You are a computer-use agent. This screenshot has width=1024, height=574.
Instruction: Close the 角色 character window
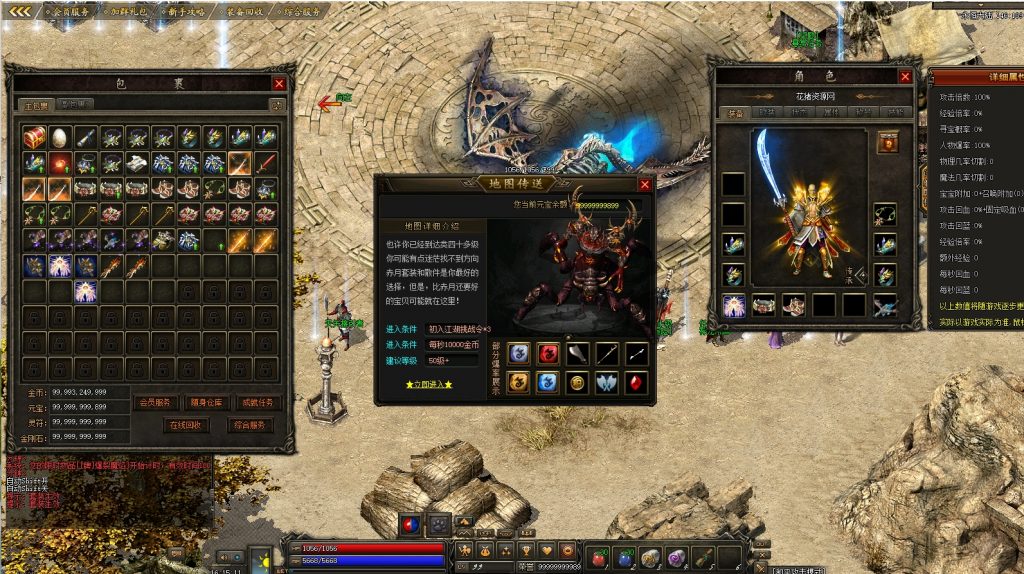click(905, 76)
